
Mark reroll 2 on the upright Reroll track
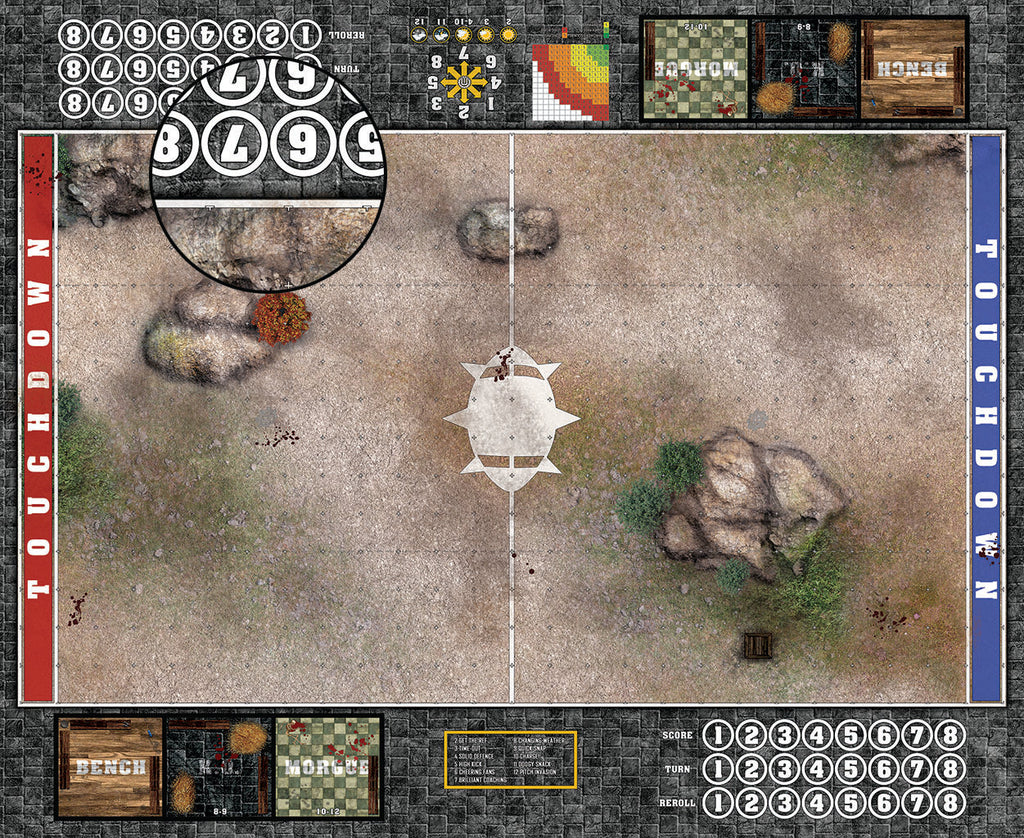(752, 804)
